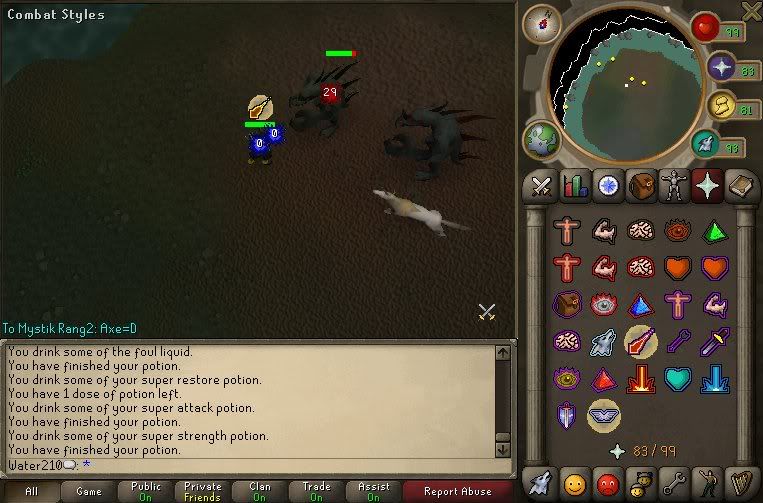
Task: Toggle the Clan chat filter
Action: tap(260, 491)
